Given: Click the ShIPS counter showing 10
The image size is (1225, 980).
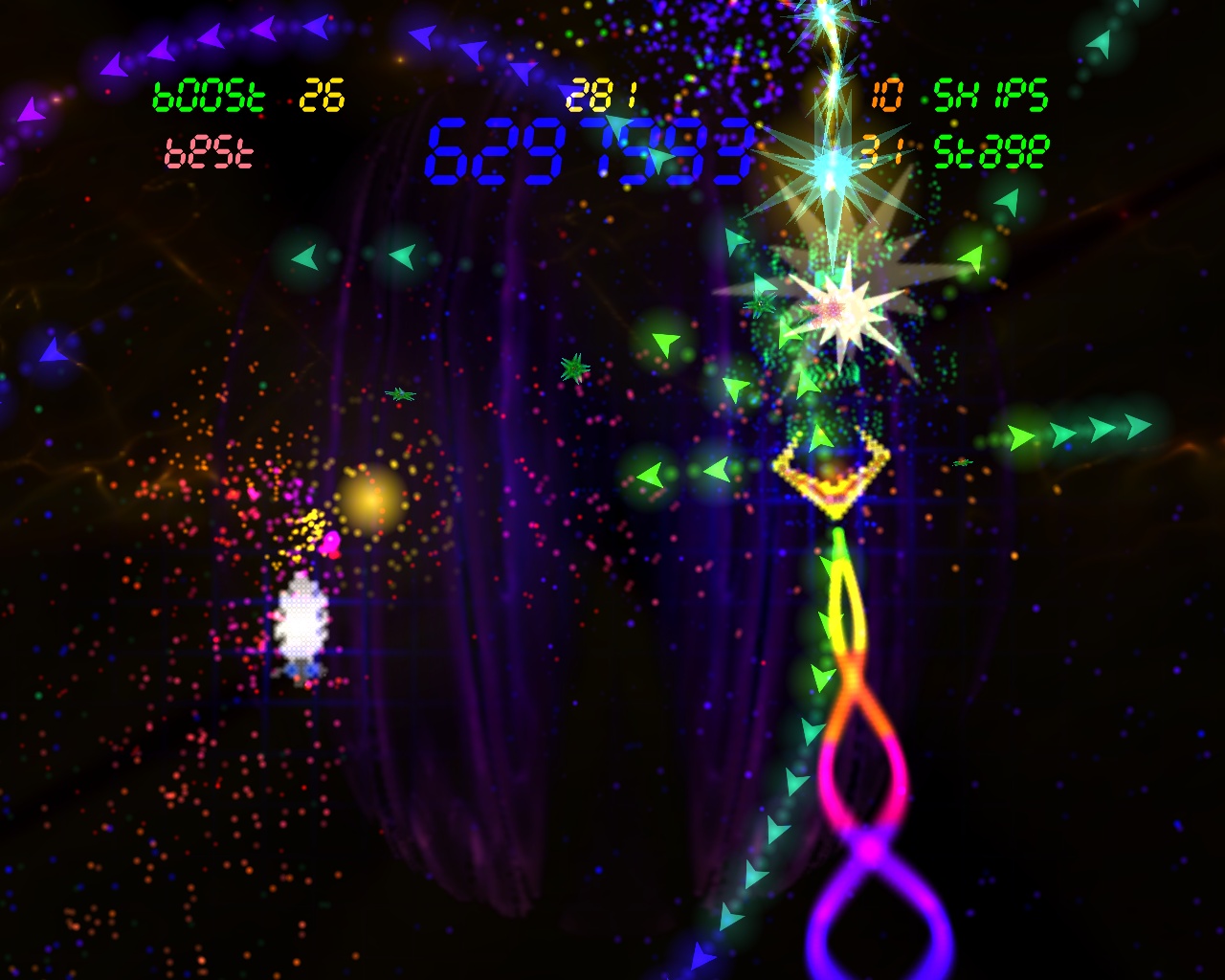Looking at the screenshot, I should tap(885, 95).
